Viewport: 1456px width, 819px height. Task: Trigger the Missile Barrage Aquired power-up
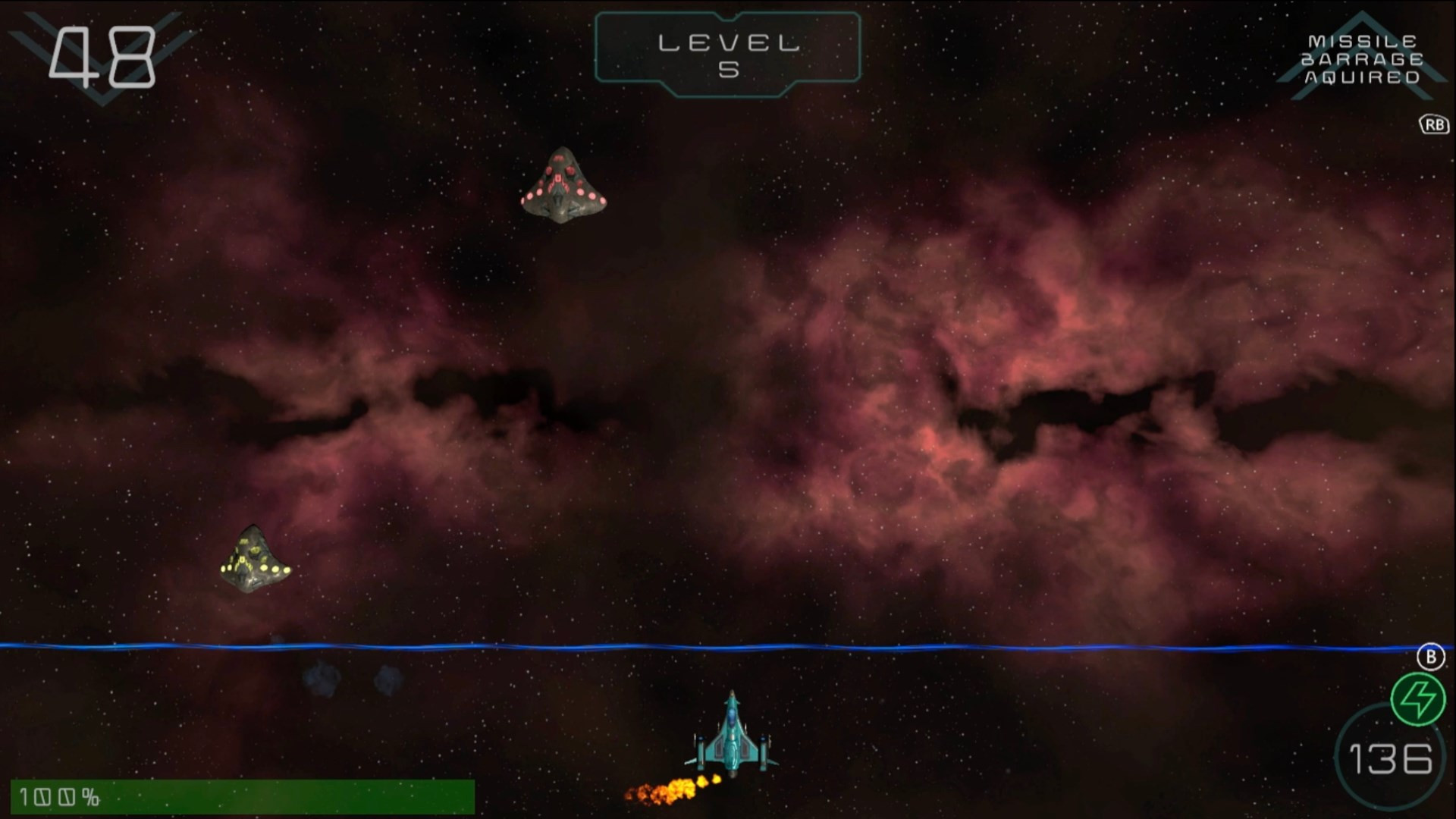(x=1362, y=59)
